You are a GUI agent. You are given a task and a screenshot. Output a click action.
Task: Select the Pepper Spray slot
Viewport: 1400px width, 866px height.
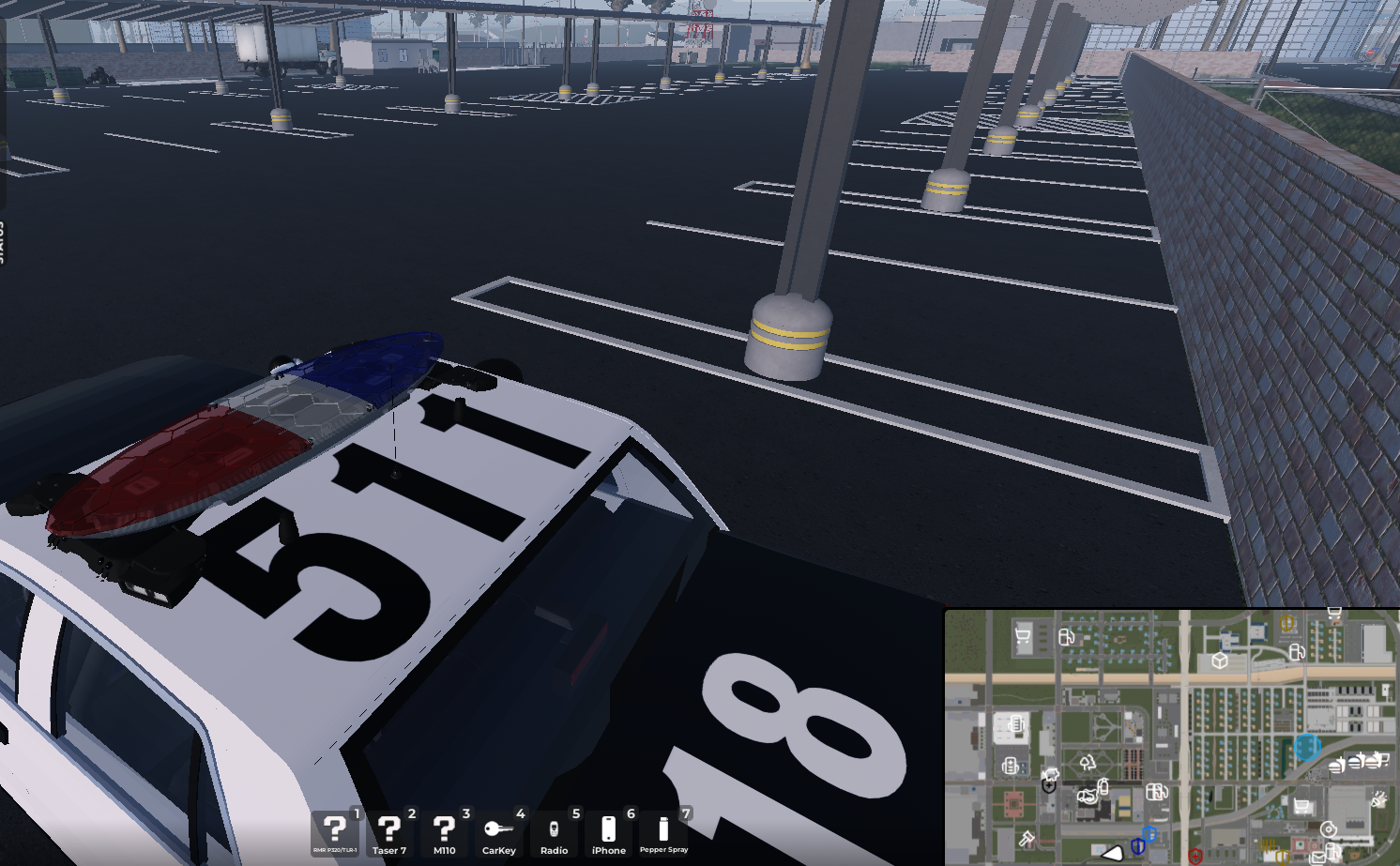(663, 833)
